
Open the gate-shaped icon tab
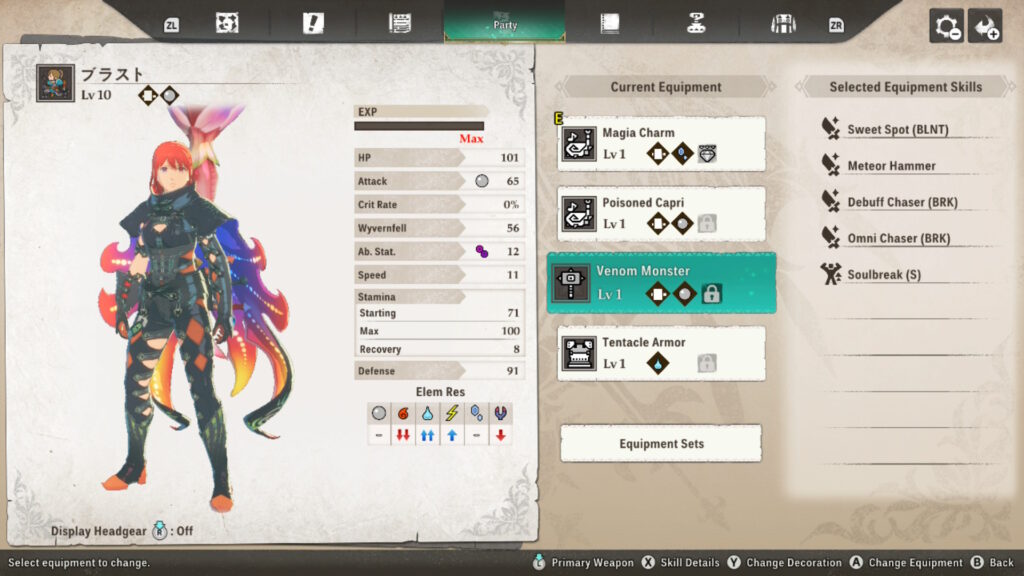[x=783, y=24]
